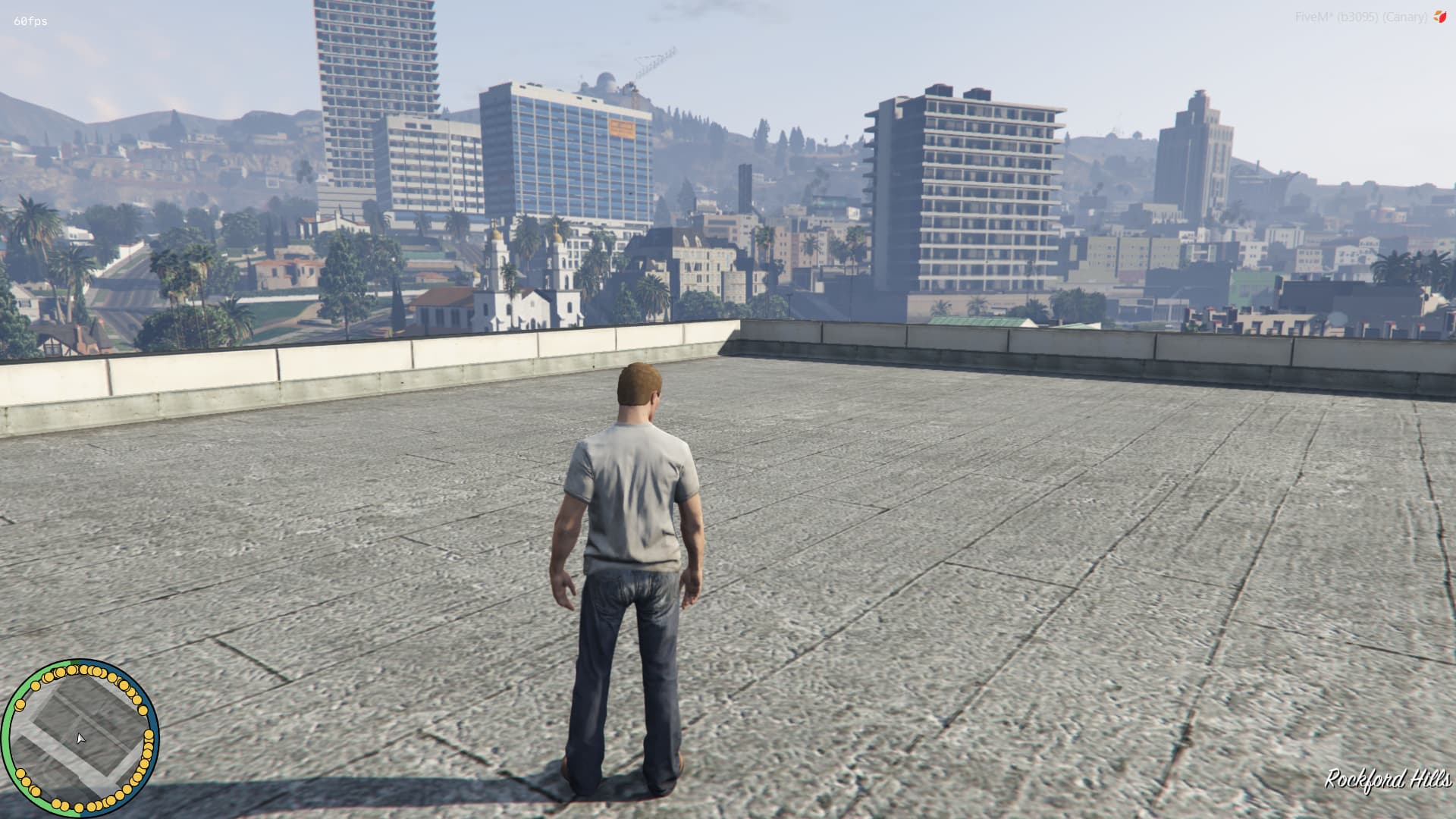Select the player arrow on the minimap
This screenshot has height=819, width=1456.
(x=80, y=739)
